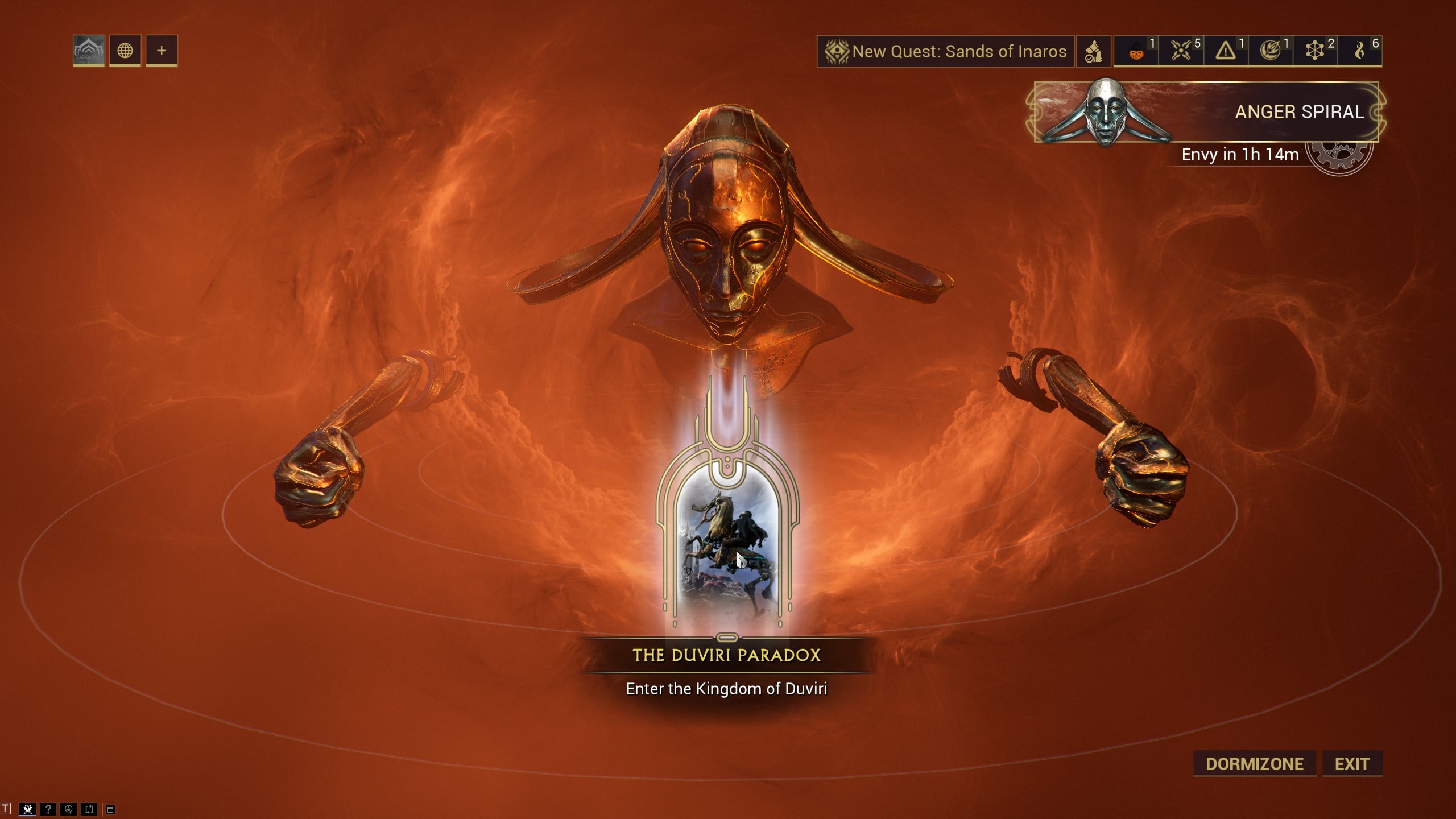Viewport: 1456px width, 819px height.
Task: Click the DORMIZONE button
Action: pyautogui.click(x=1253, y=764)
